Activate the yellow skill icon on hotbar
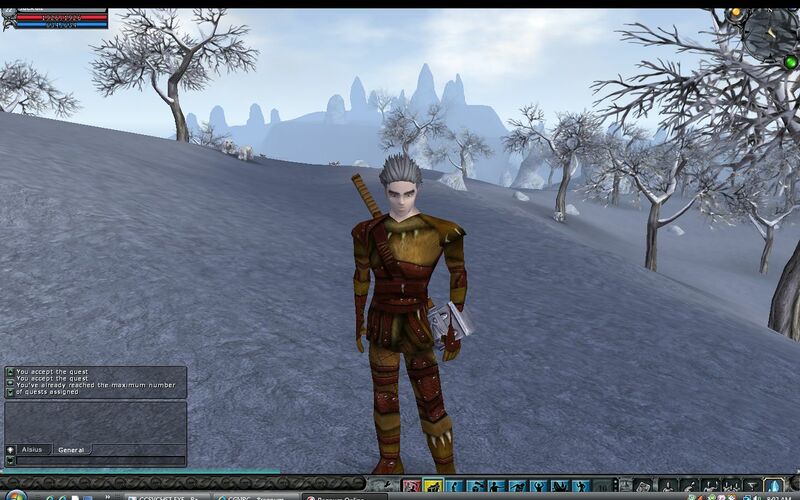 (x=433, y=486)
